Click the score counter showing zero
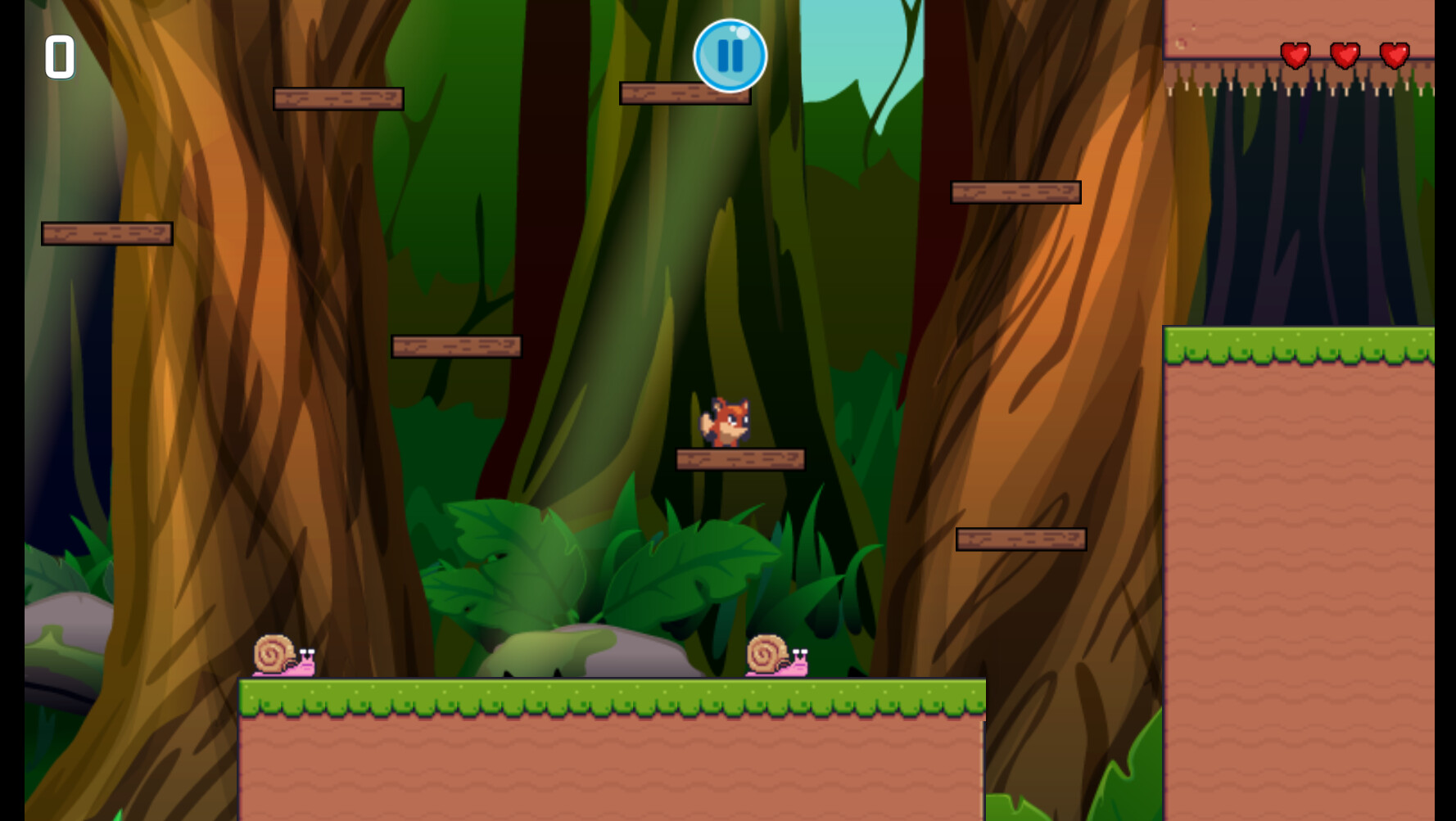The height and width of the screenshot is (821, 1456). 60,57
